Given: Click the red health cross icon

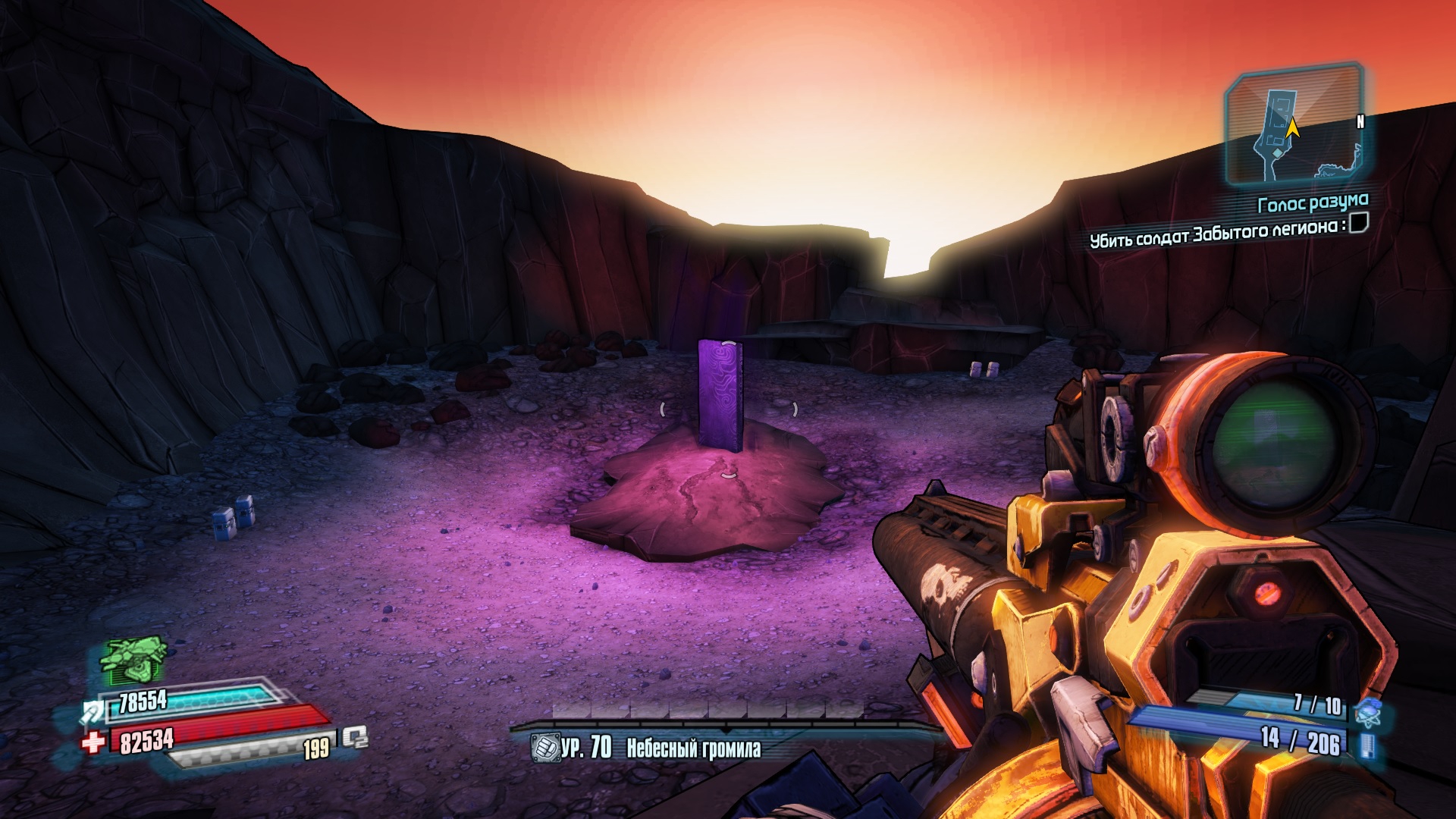Looking at the screenshot, I should (x=93, y=742).
